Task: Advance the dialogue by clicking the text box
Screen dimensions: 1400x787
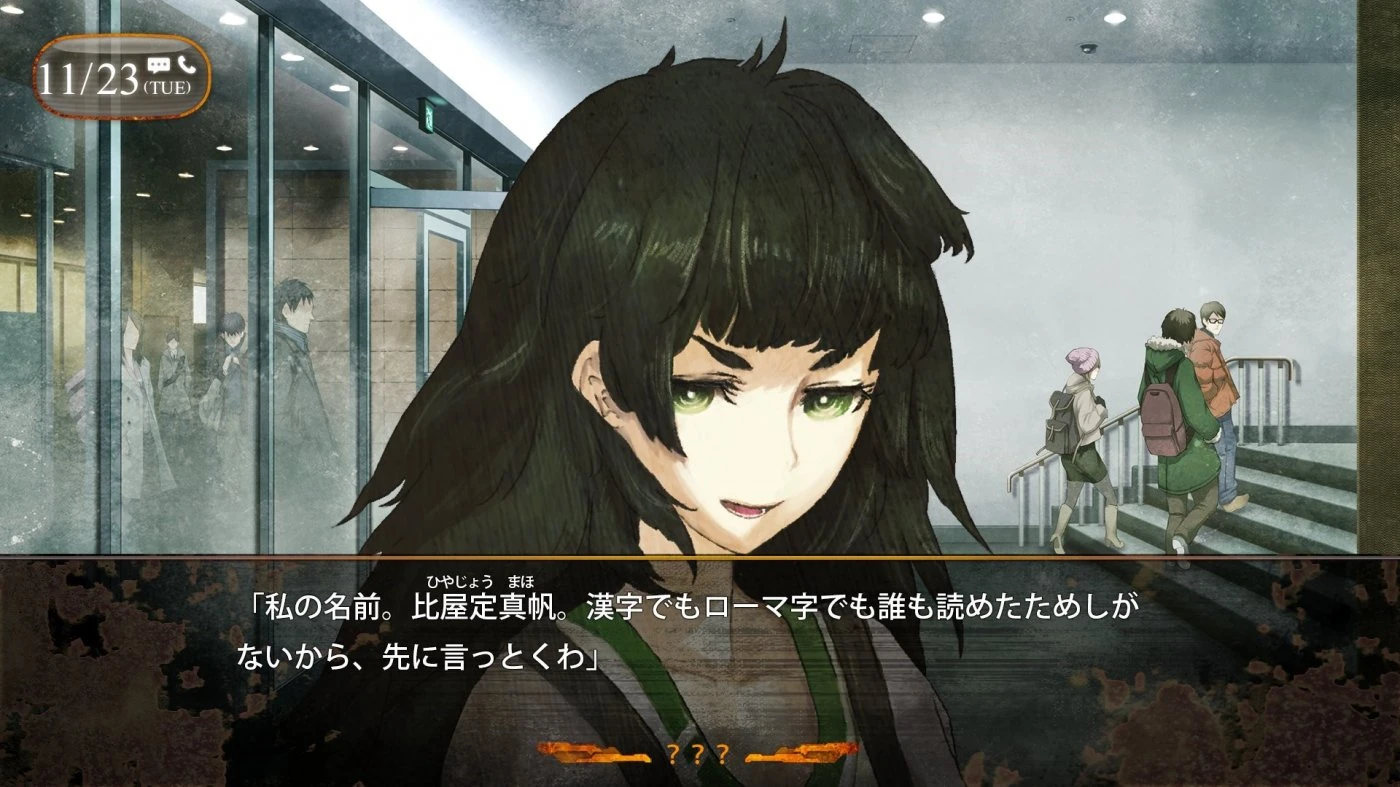Action: coord(700,640)
